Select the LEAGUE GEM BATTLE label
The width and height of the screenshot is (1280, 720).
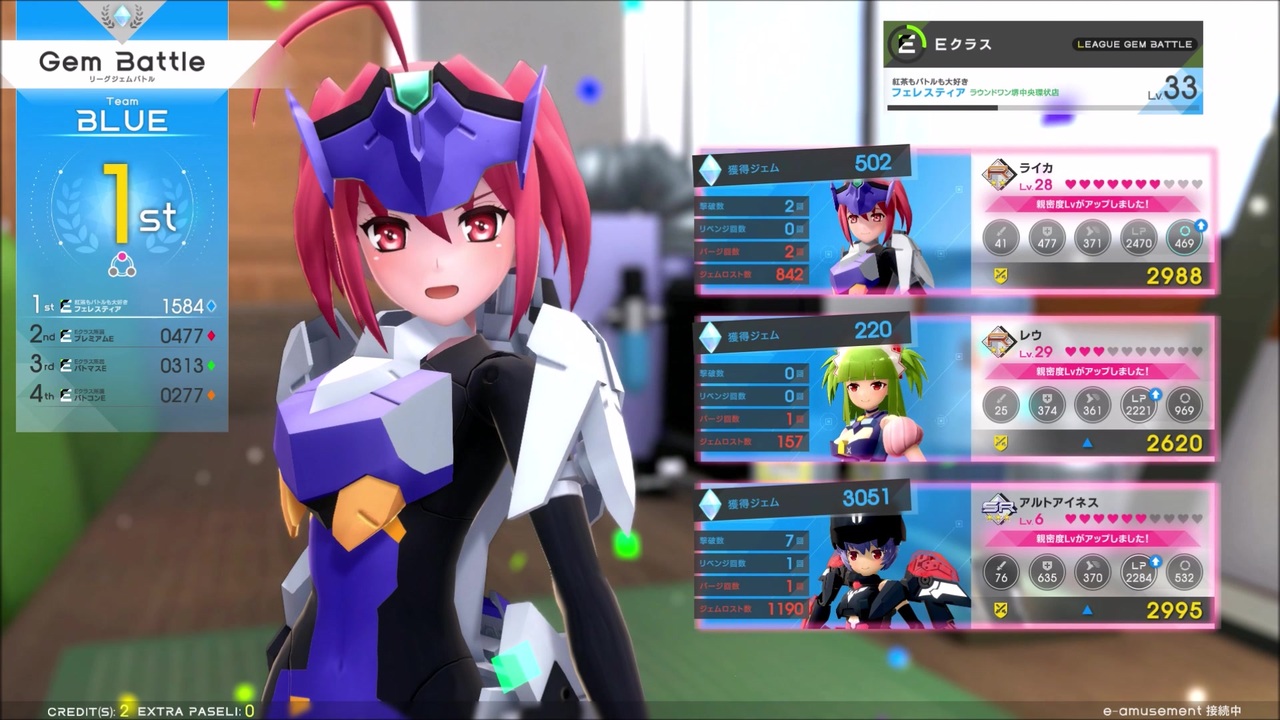point(1134,44)
